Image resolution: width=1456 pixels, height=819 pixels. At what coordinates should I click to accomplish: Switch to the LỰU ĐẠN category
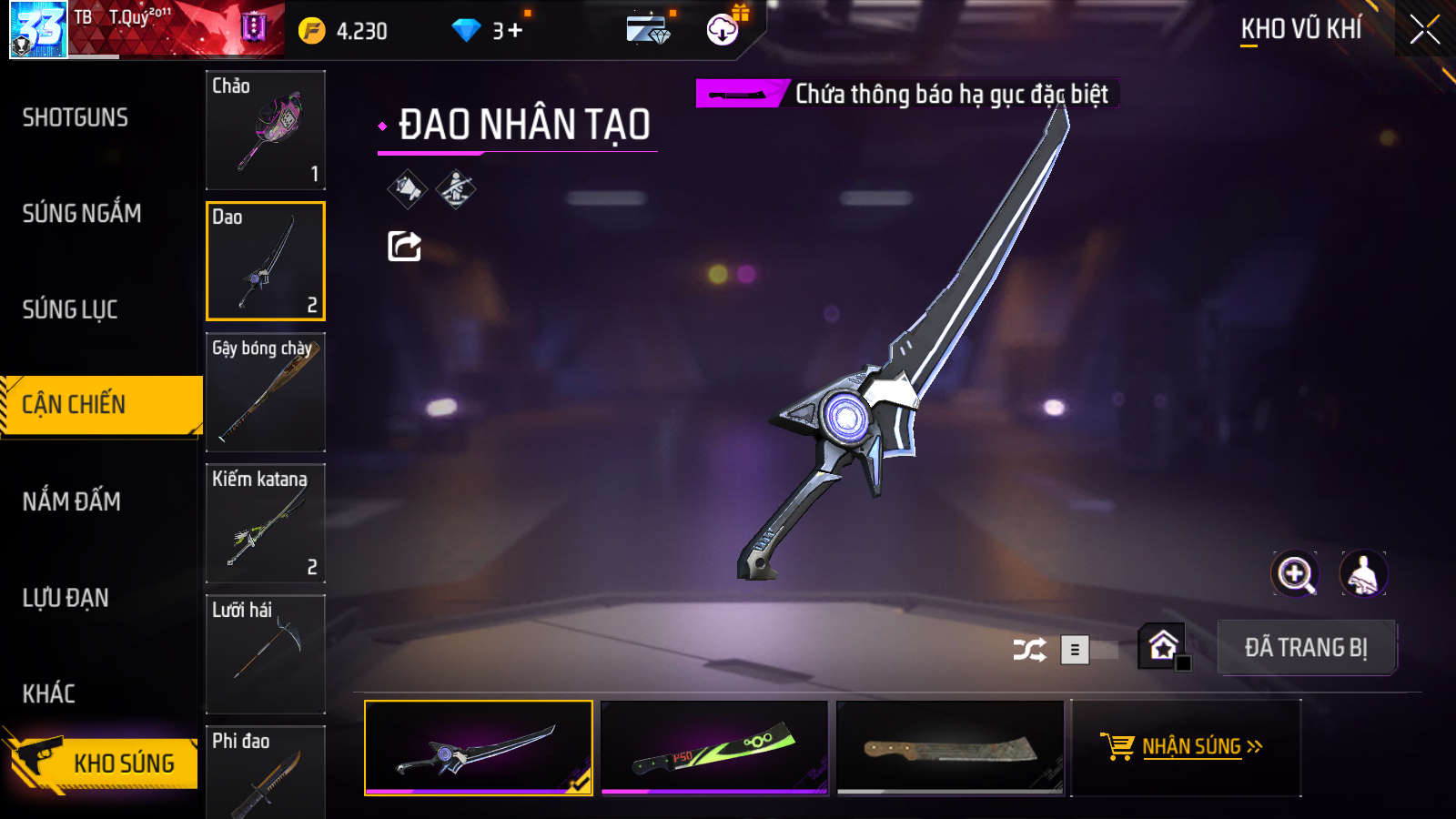(x=66, y=598)
